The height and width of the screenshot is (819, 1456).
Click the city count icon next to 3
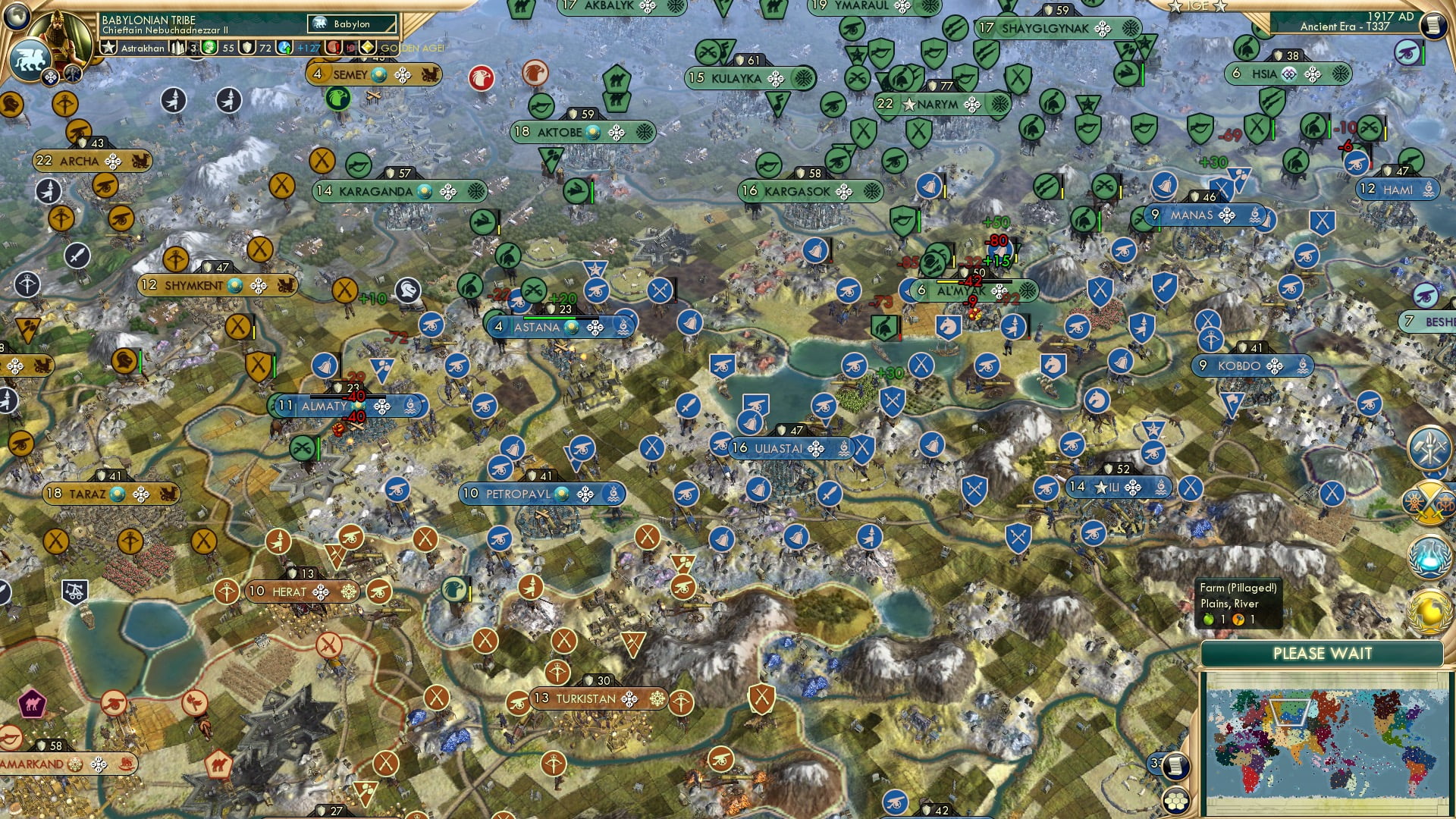point(177,48)
